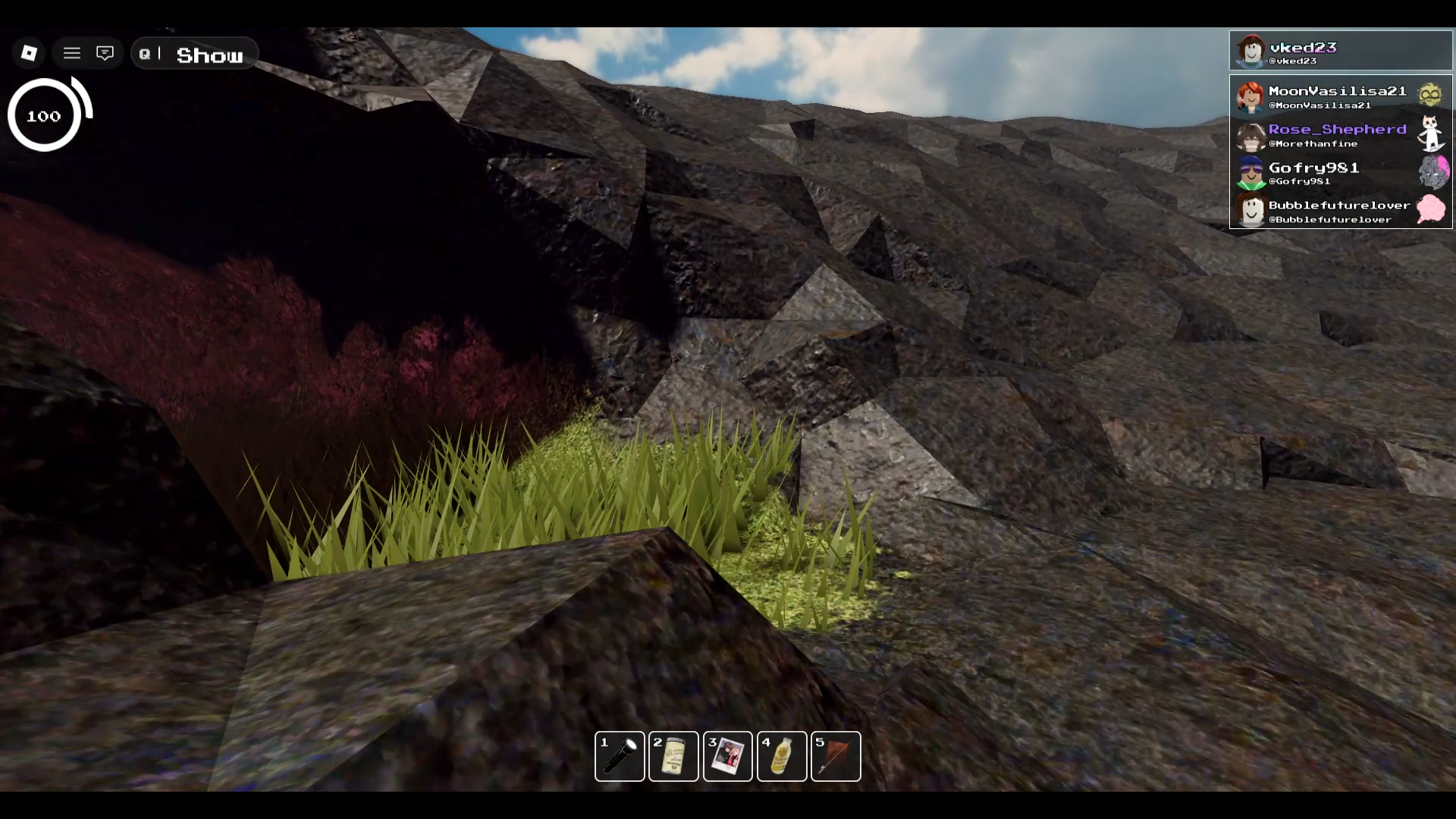The image size is (1456, 819).
Task: Equip the canned food item in slot 2
Action: click(x=673, y=756)
